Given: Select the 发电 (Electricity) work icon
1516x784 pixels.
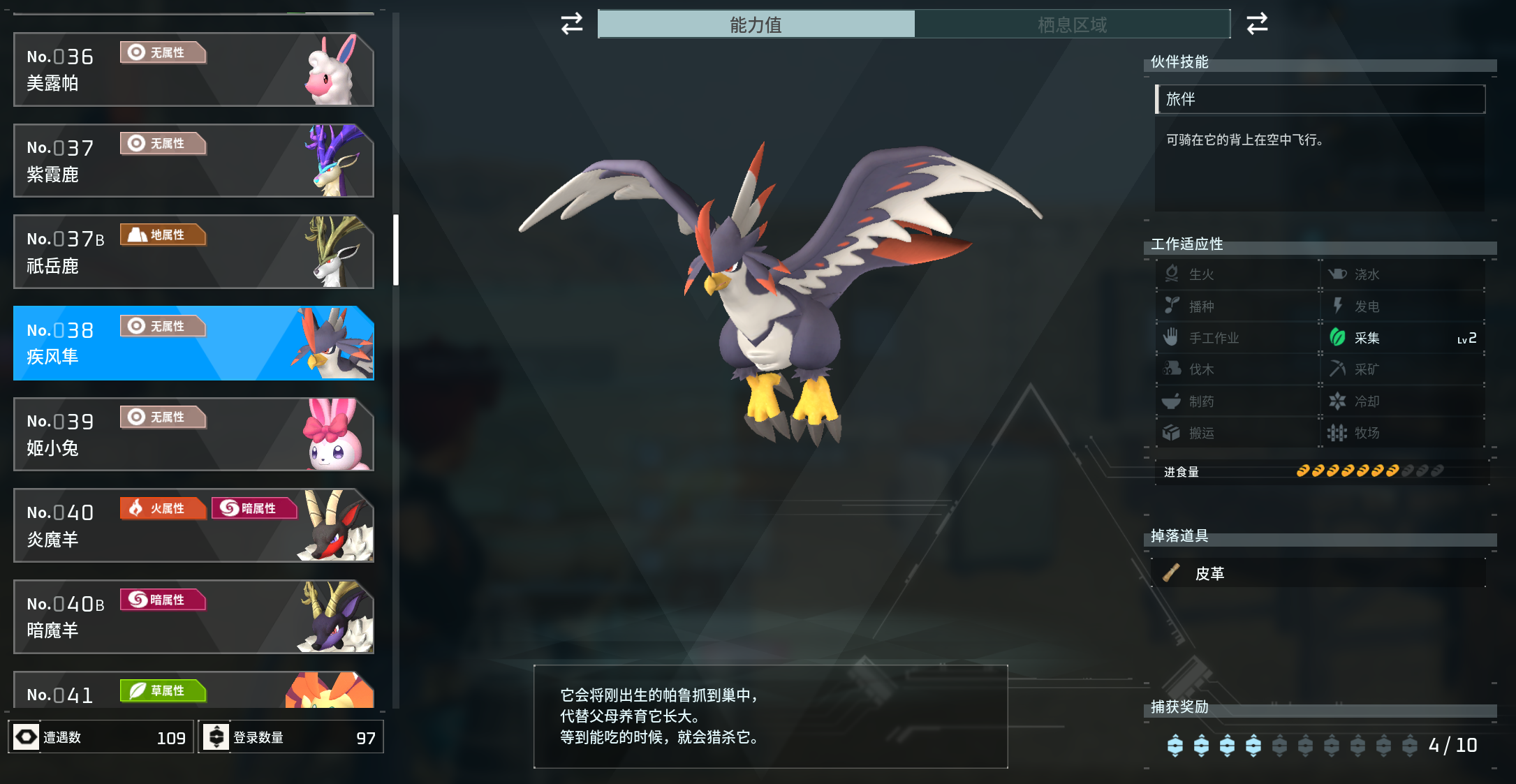Looking at the screenshot, I should pyautogui.click(x=1337, y=306).
